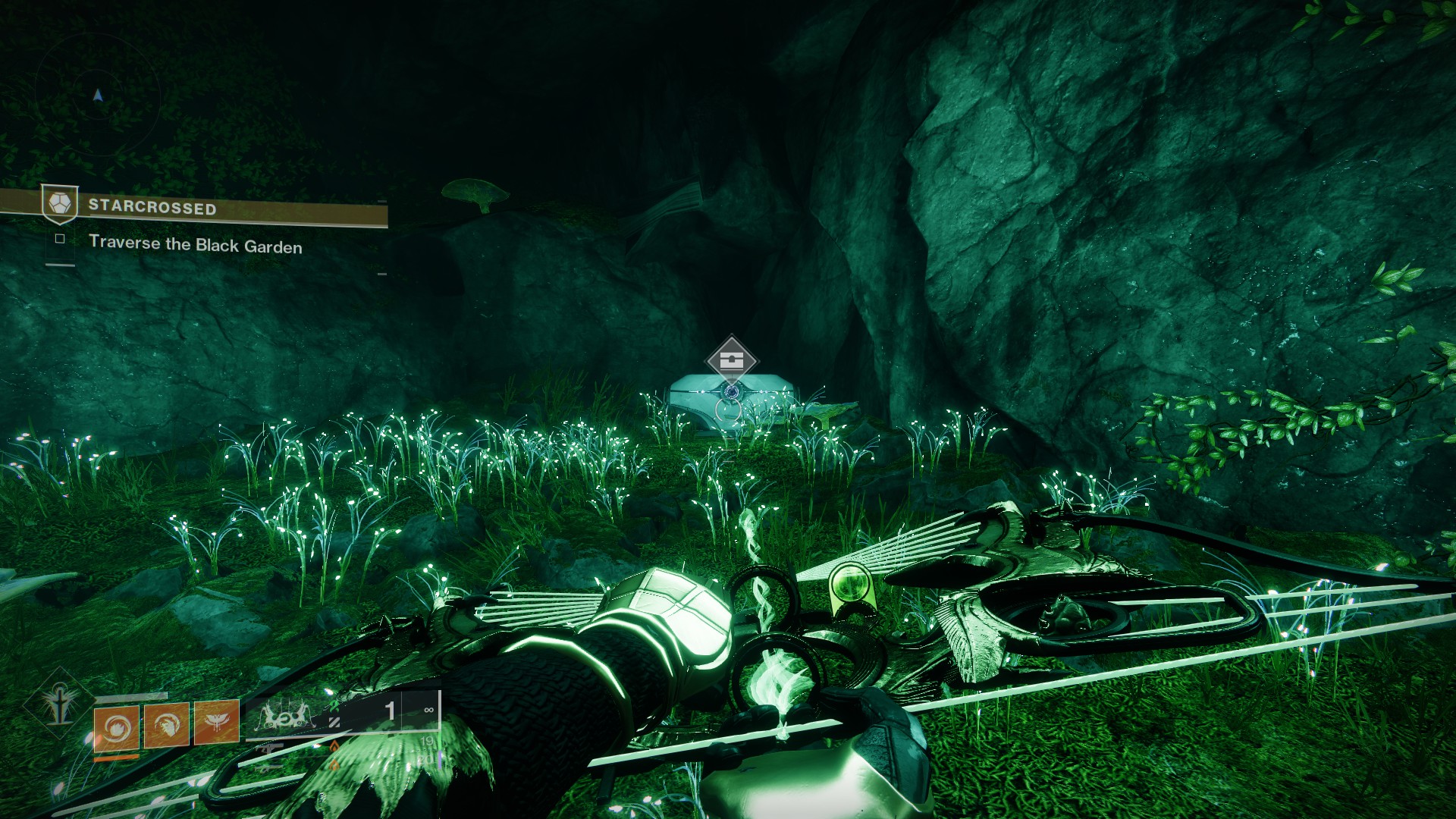Viewport: 1456px width, 819px height.
Task: Activate the winged class ability icon
Action: [217, 722]
